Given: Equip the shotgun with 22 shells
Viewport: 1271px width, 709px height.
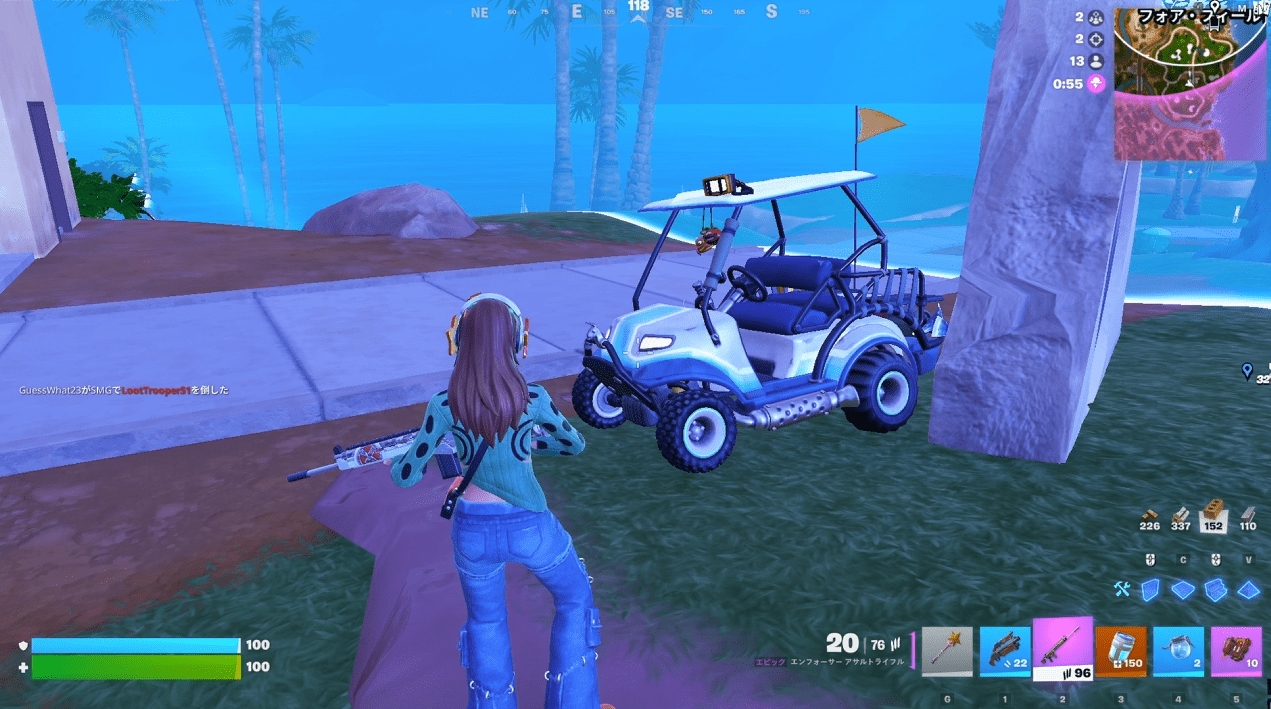Looking at the screenshot, I should click(1004, 652).
